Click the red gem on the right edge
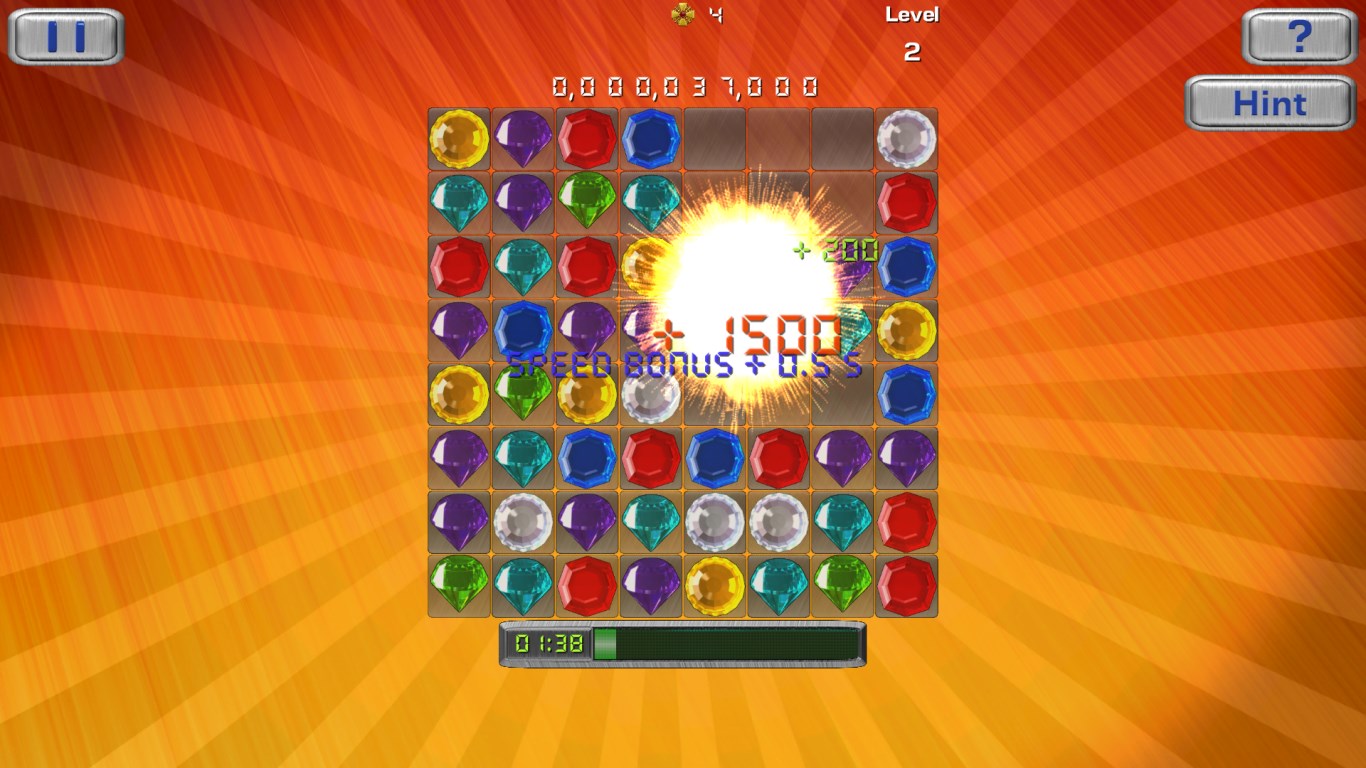Screen dimensions: 1366x768 (x=907, y=202)
